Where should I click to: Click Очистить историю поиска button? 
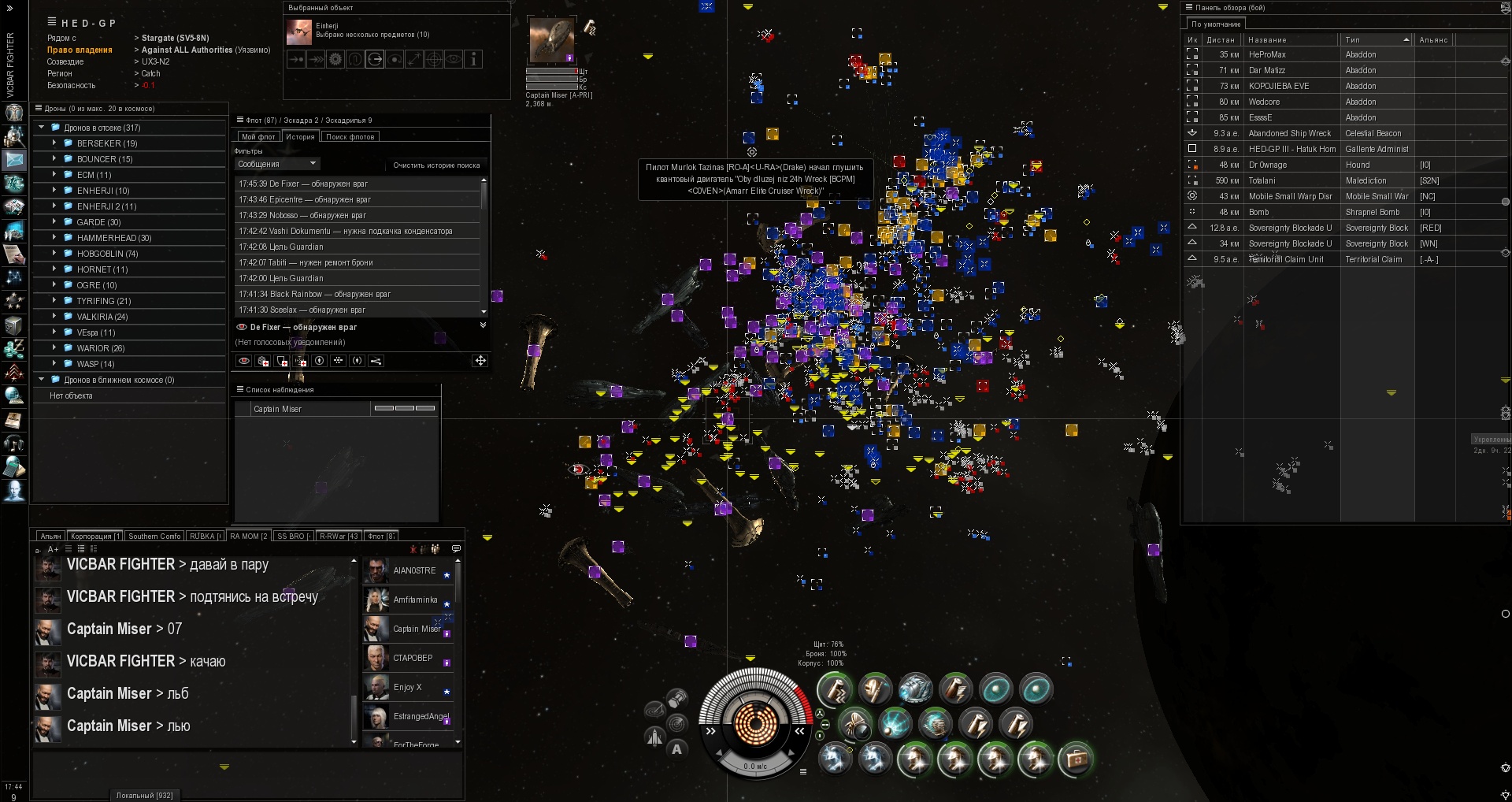tap(436, 165)
